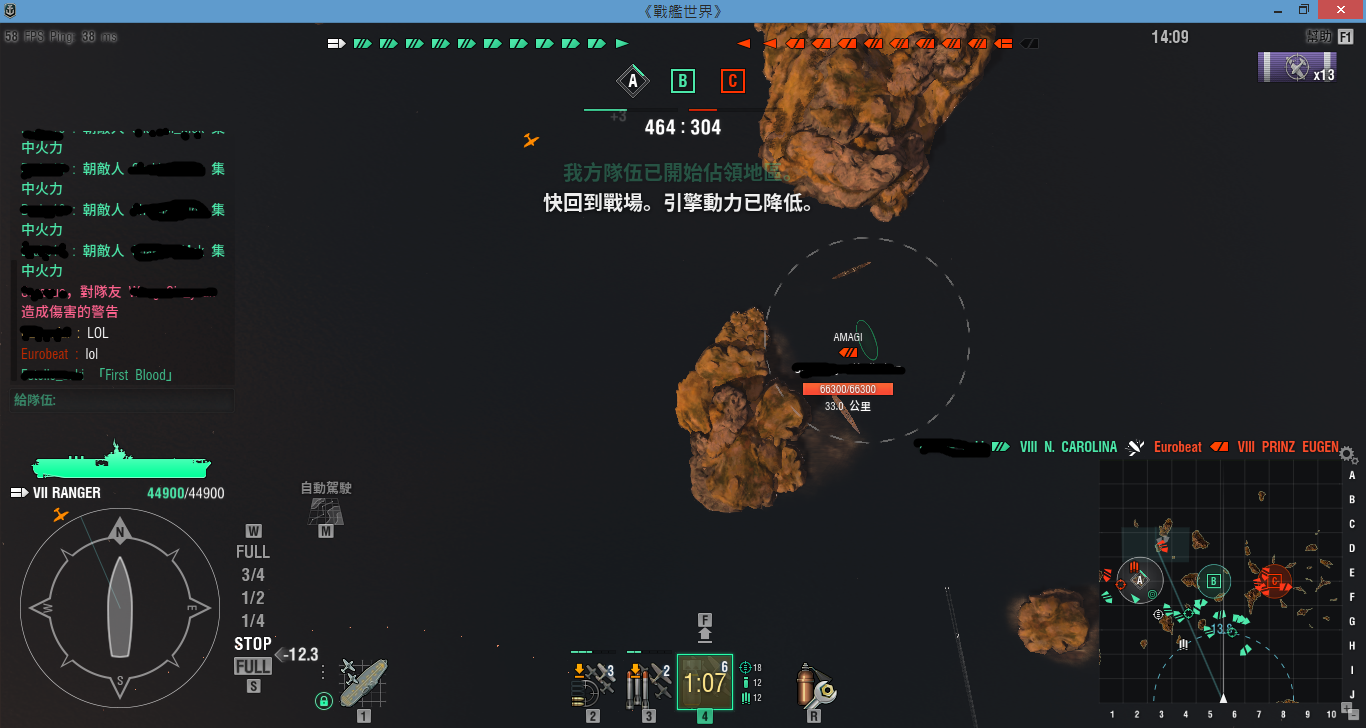1366x728 pixels.
Task: Click capture point A marker on the minimap
Action: tap(1139, 580)
